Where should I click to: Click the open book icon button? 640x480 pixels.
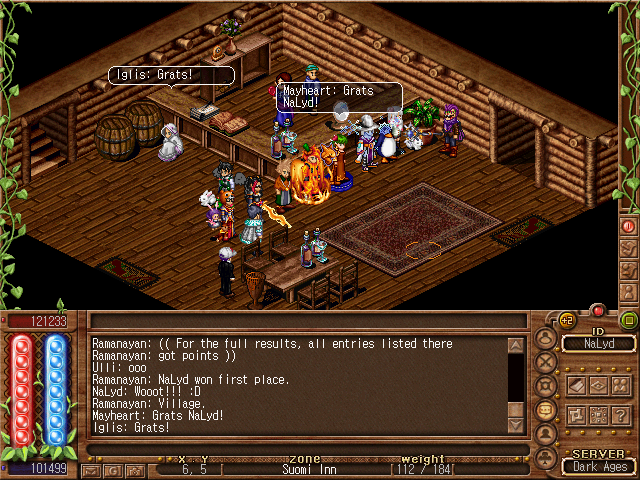[x=577, y=385]
